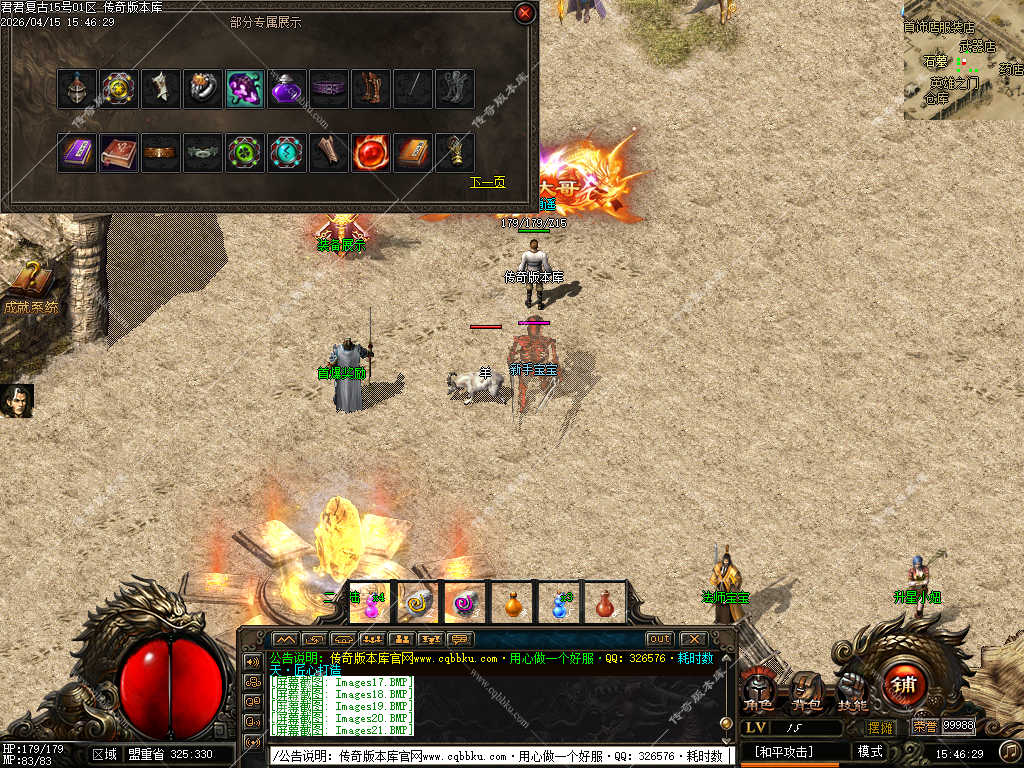Select the helmet item in showcase

pos(77,89)
